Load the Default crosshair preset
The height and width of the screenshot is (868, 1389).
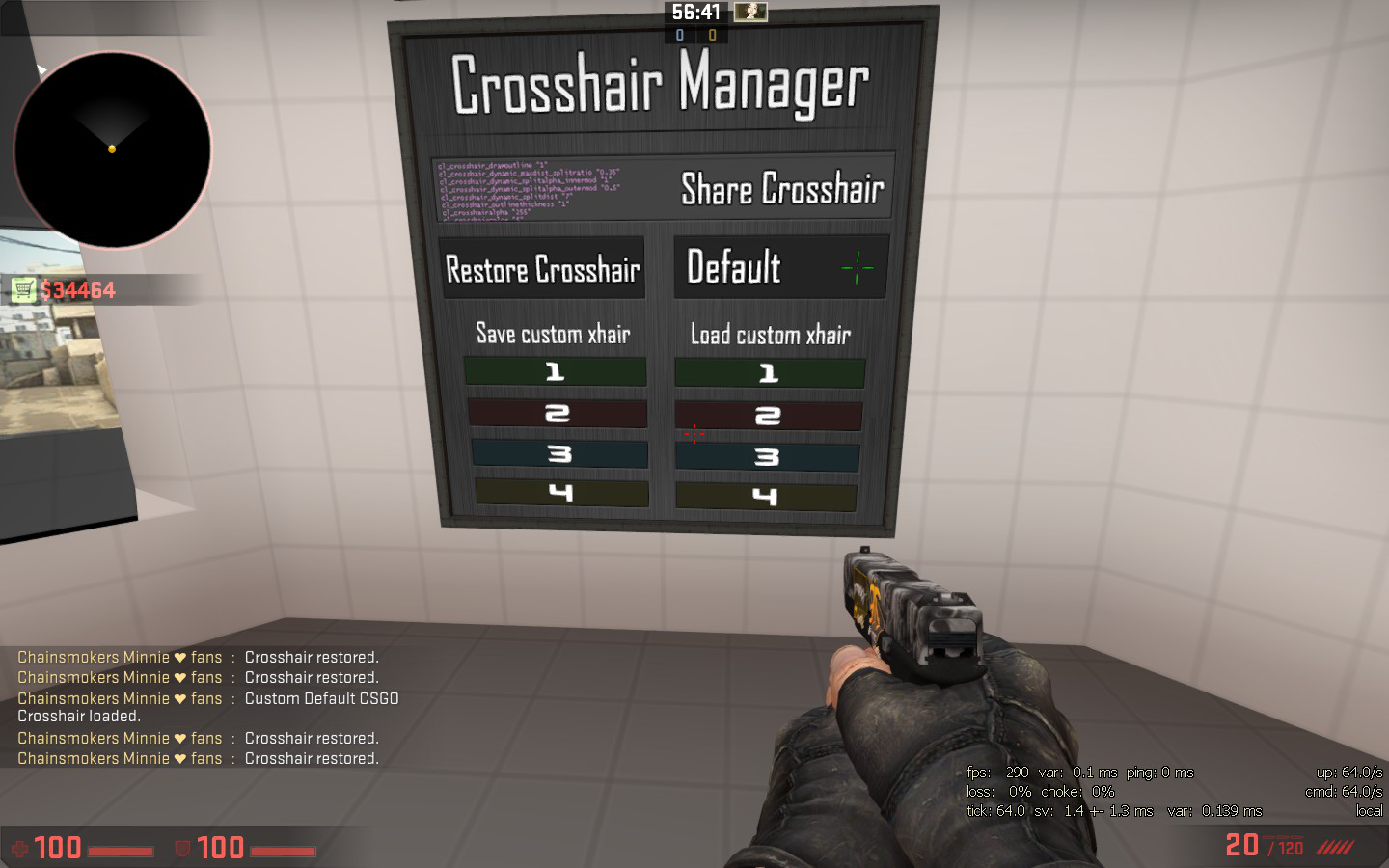[x=779, y=267]
